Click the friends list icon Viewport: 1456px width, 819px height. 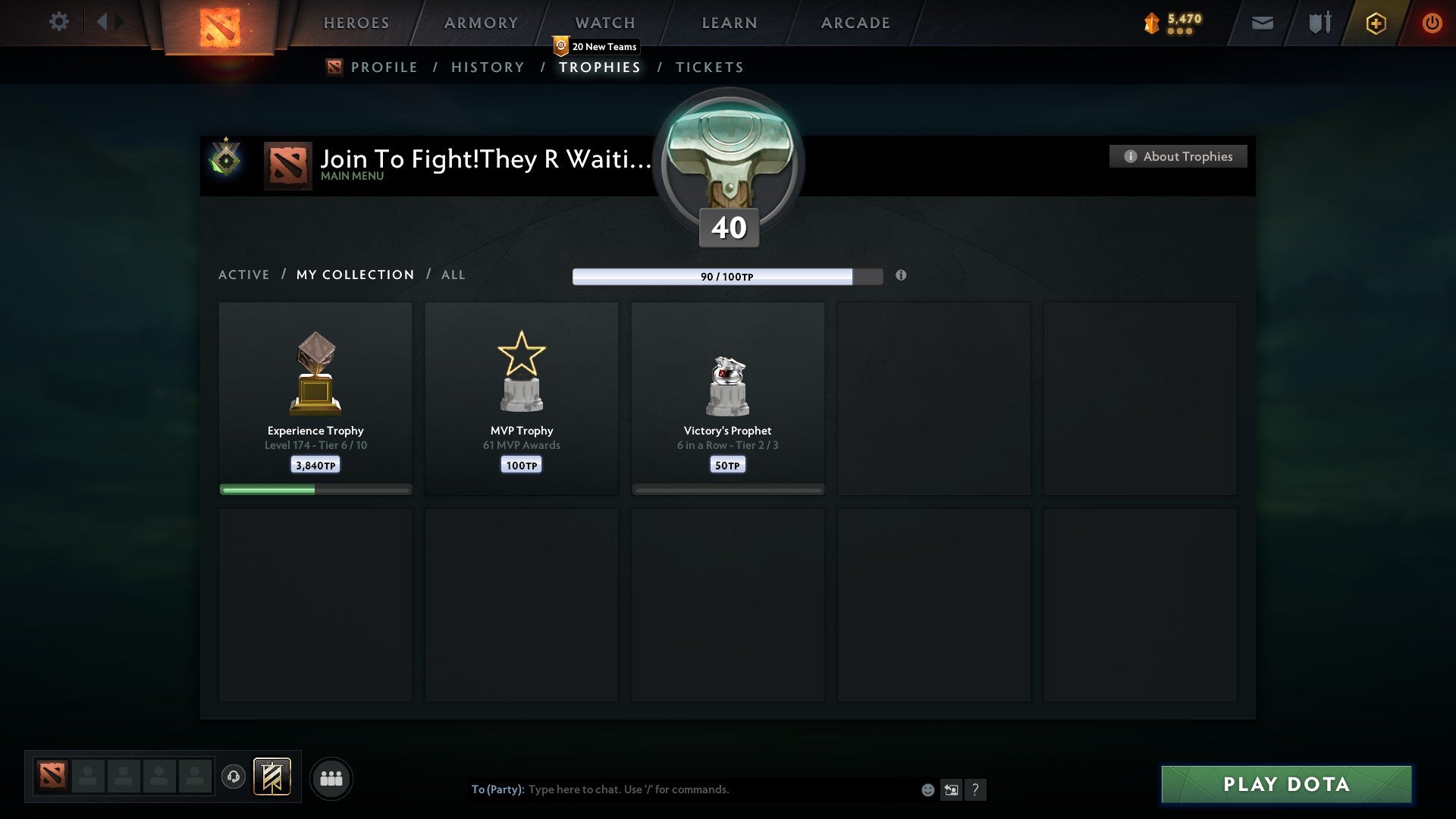point(331,778)
